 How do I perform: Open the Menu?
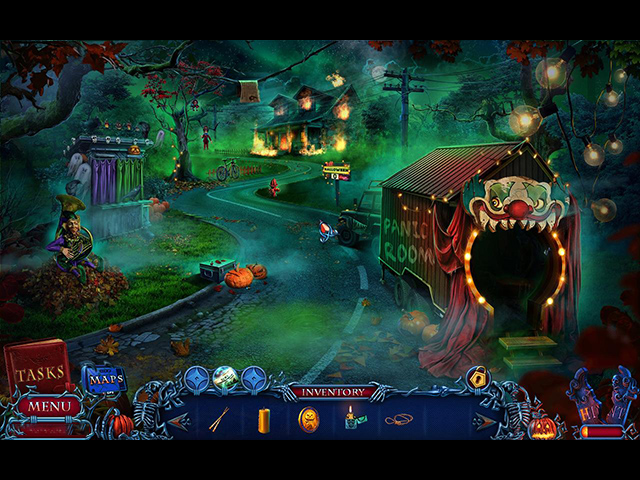point(48,406)
